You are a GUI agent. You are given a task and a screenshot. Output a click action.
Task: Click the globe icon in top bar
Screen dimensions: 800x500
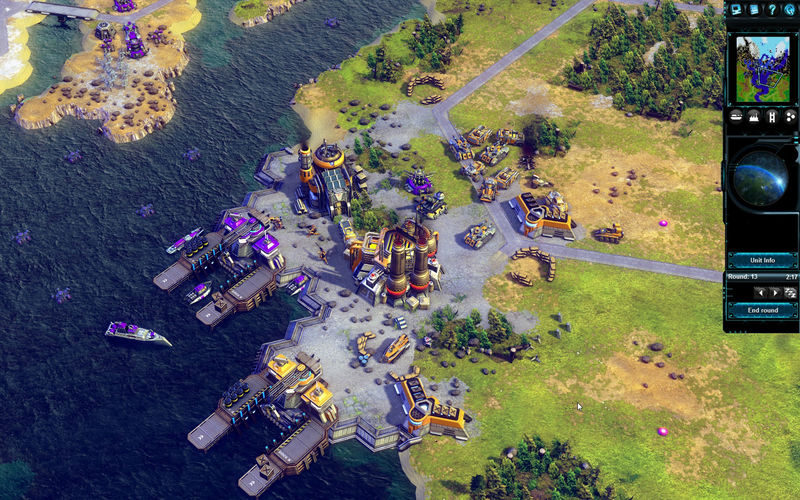point(789,9)
